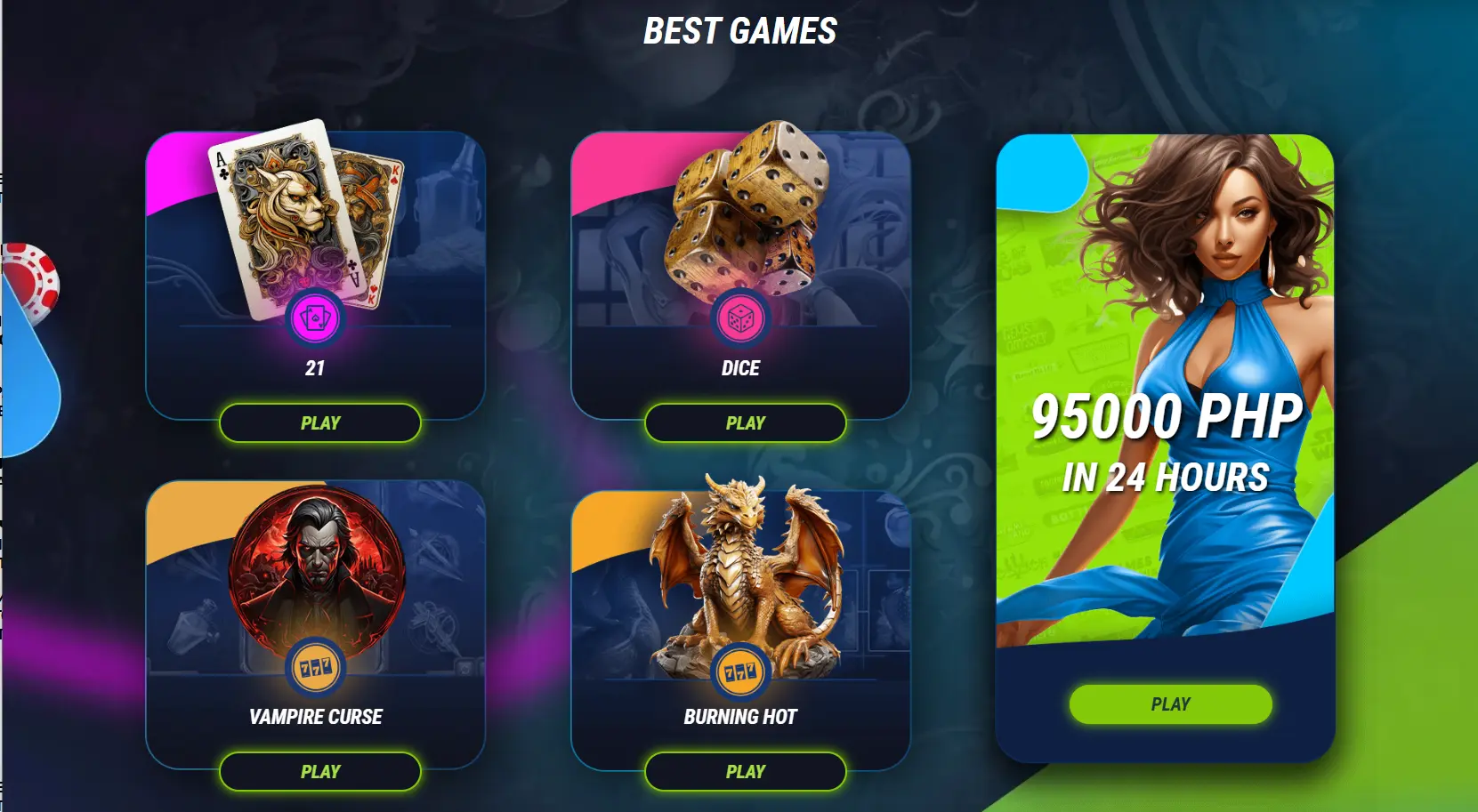Screen dimensions: 1478x812
Task: Select the DICE game title
Action: [741, 367]
